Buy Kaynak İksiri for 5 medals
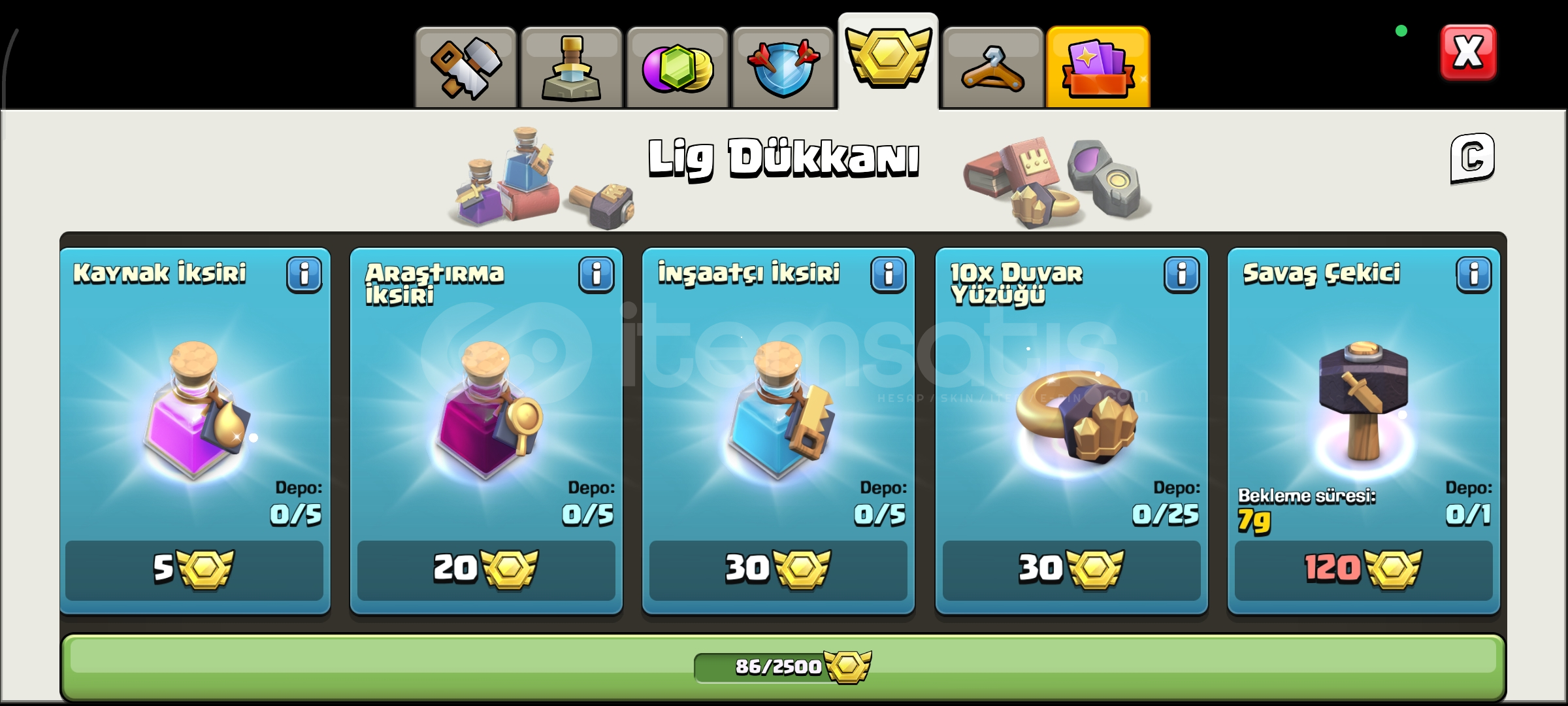1568x706 pixels. click(x=195, y=567)
